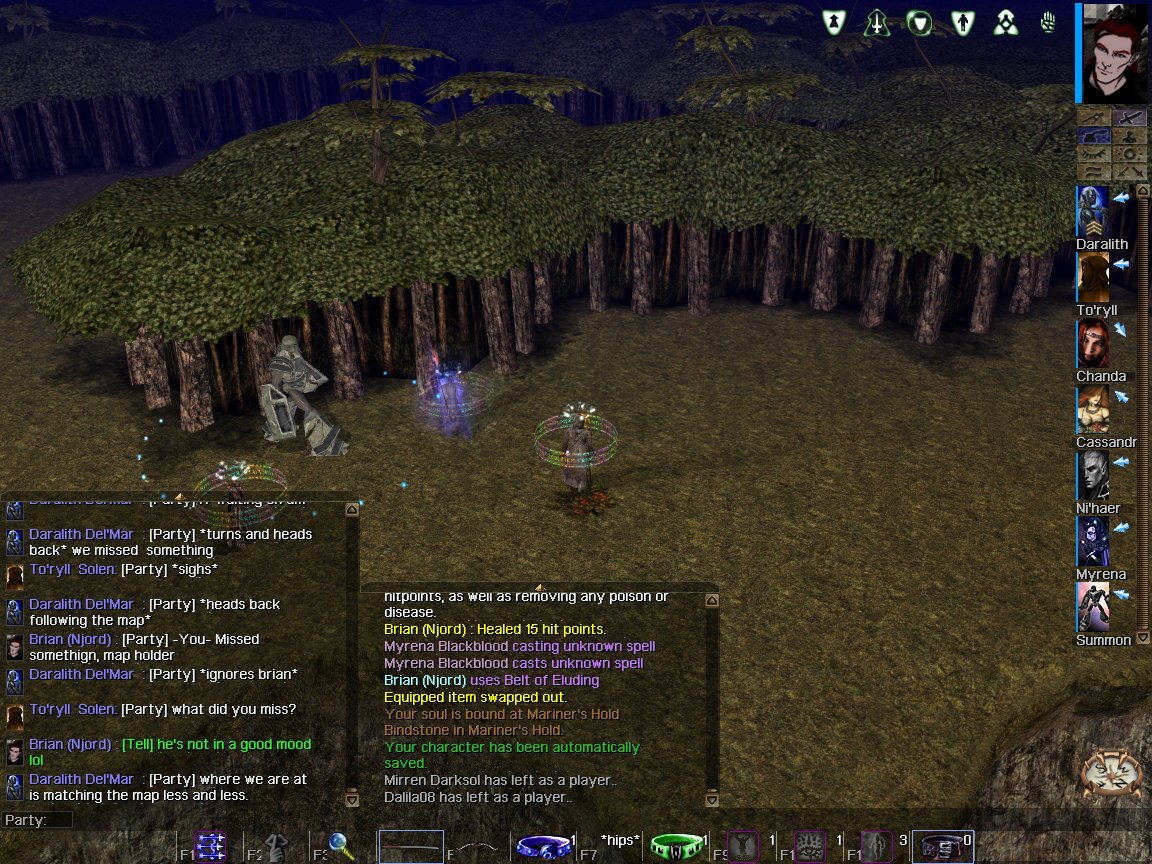Select To'ryll in the party list
Screen dimensions: 1152x864
(x=1093, y=277)
